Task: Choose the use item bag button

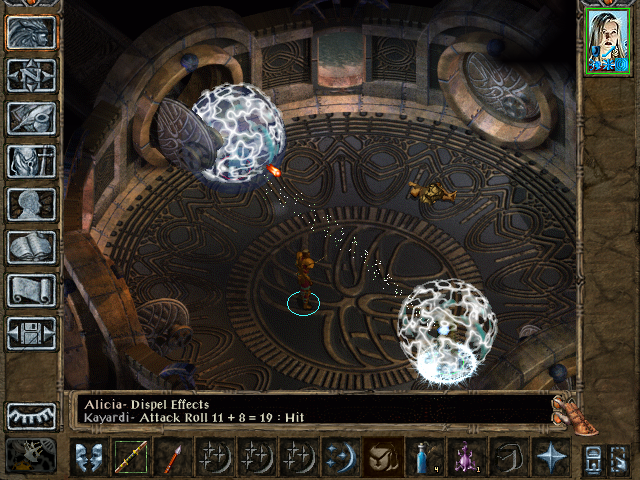Action: click(382, 457)
